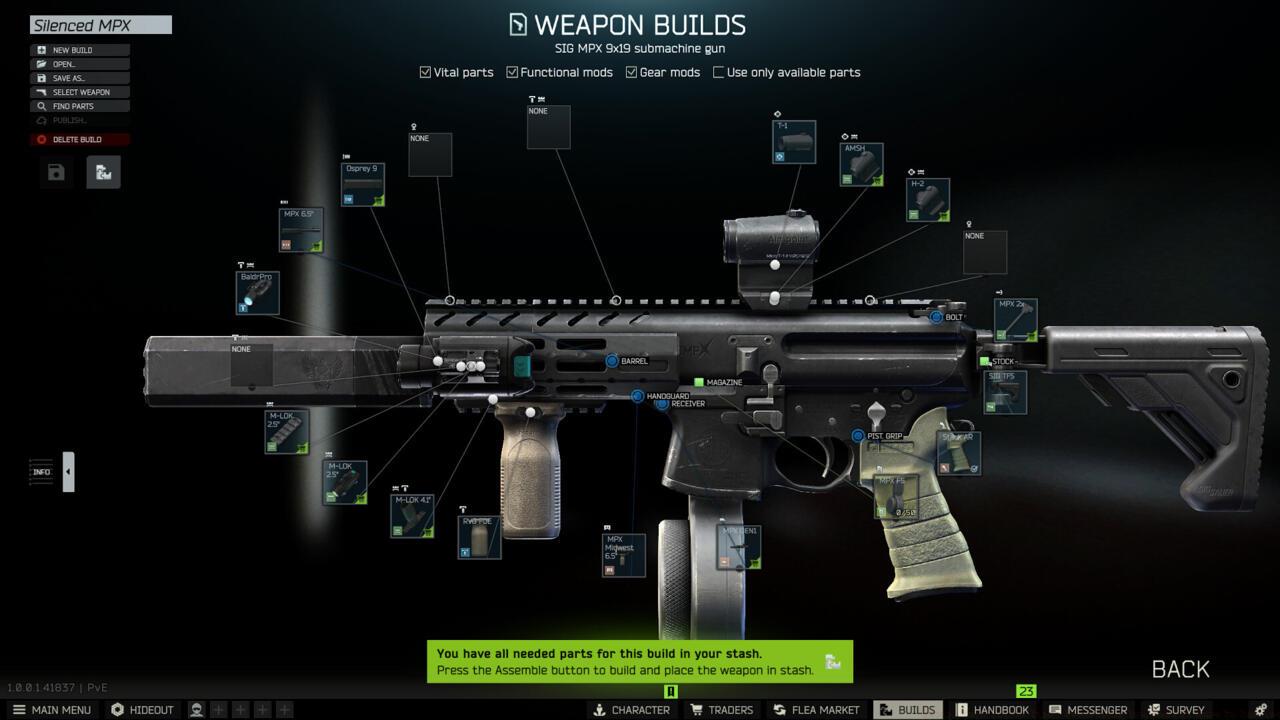Disable the Functional mods checkbox

click(511, 71)
